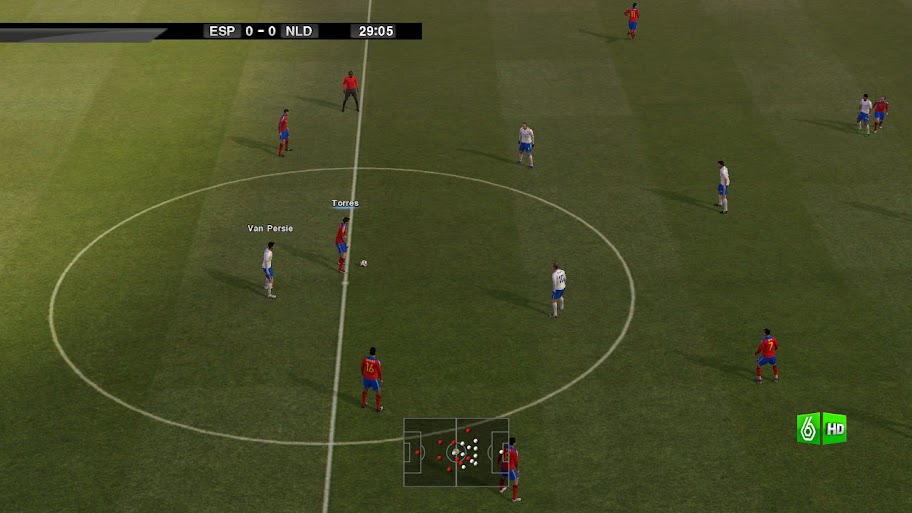Click the green 6 HD channel logo

pyautogui.click(x=821, y=428)
